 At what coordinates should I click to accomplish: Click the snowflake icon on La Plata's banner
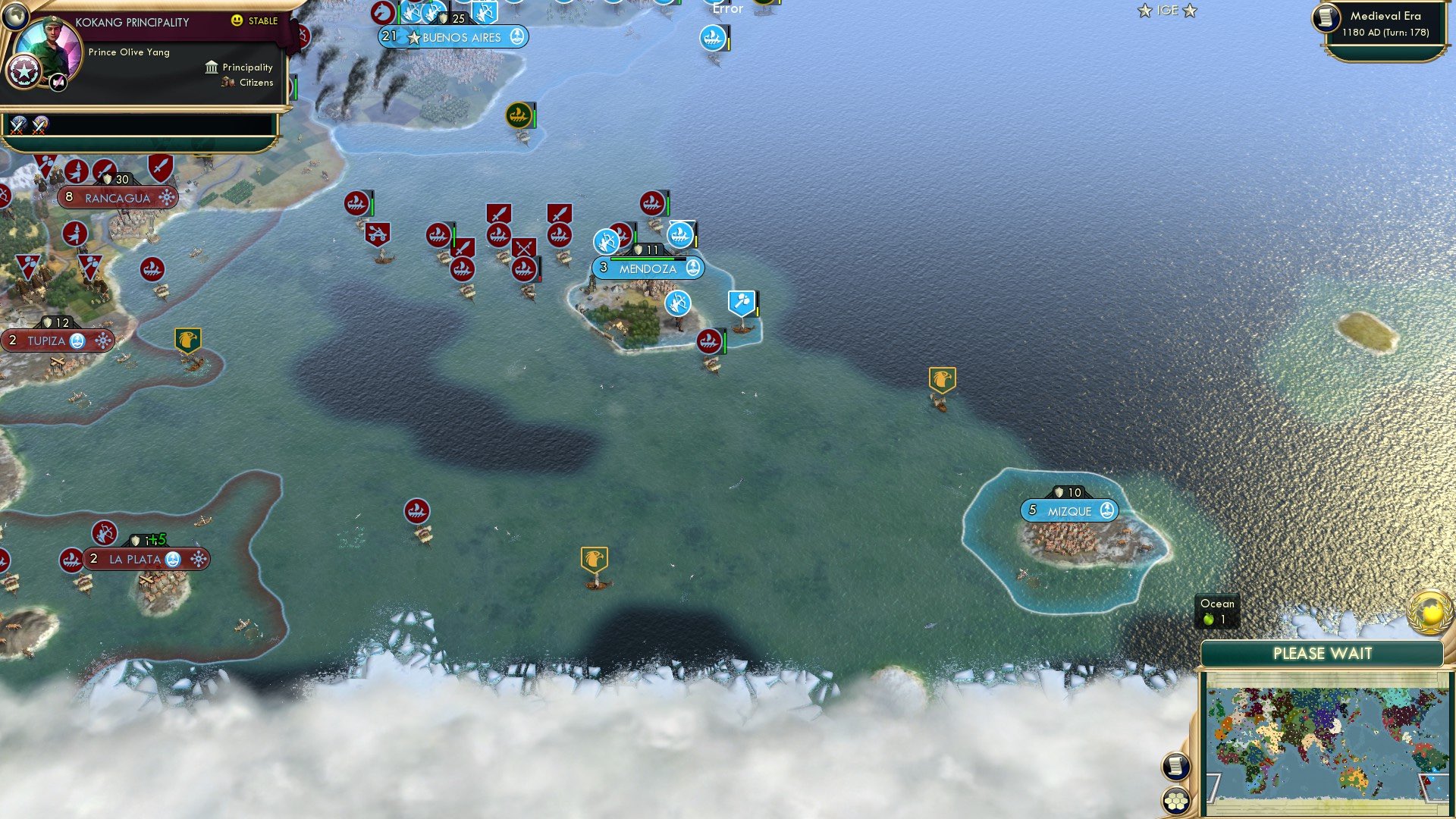point(198,559)
